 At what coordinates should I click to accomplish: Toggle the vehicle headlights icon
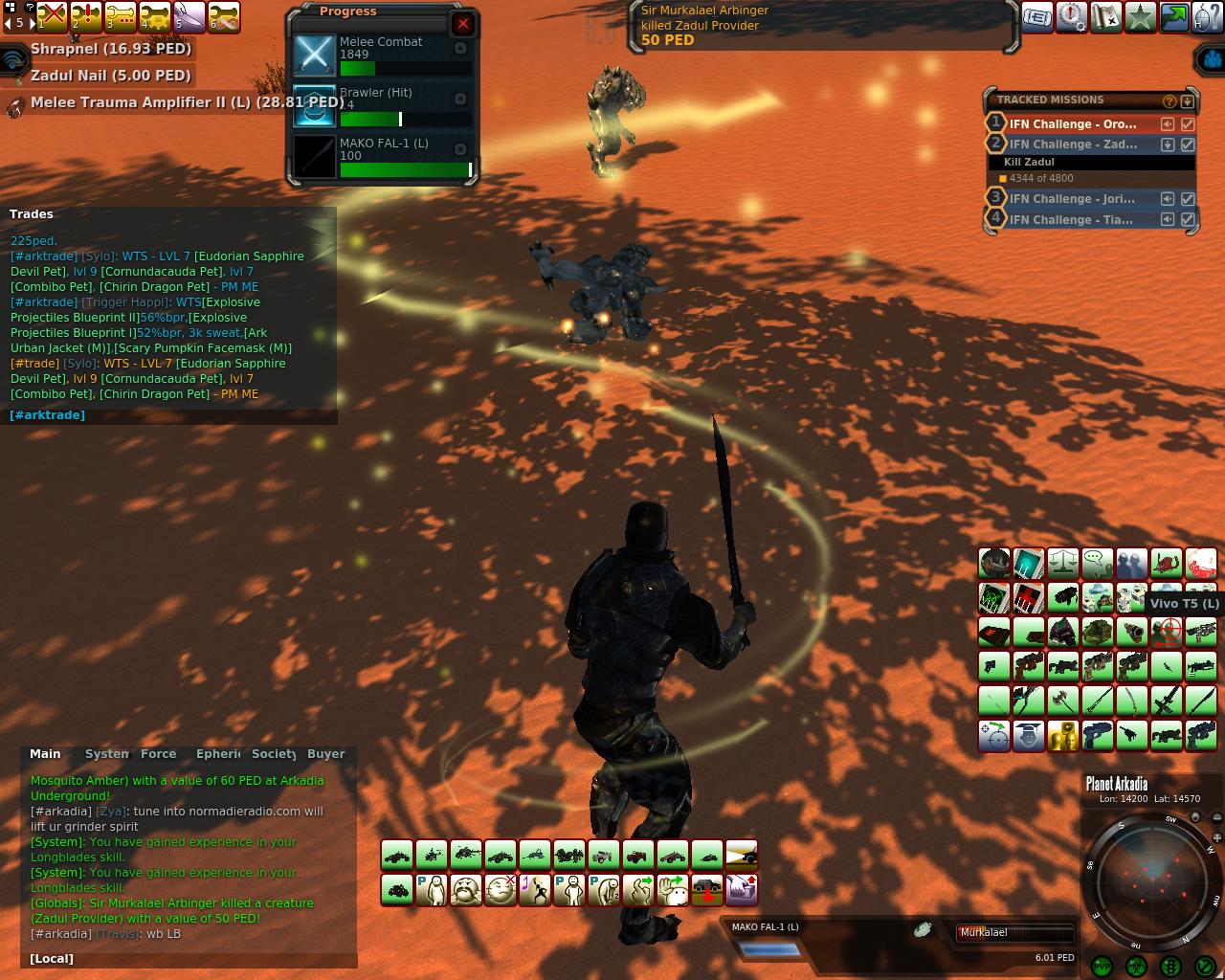pos(742,854)
